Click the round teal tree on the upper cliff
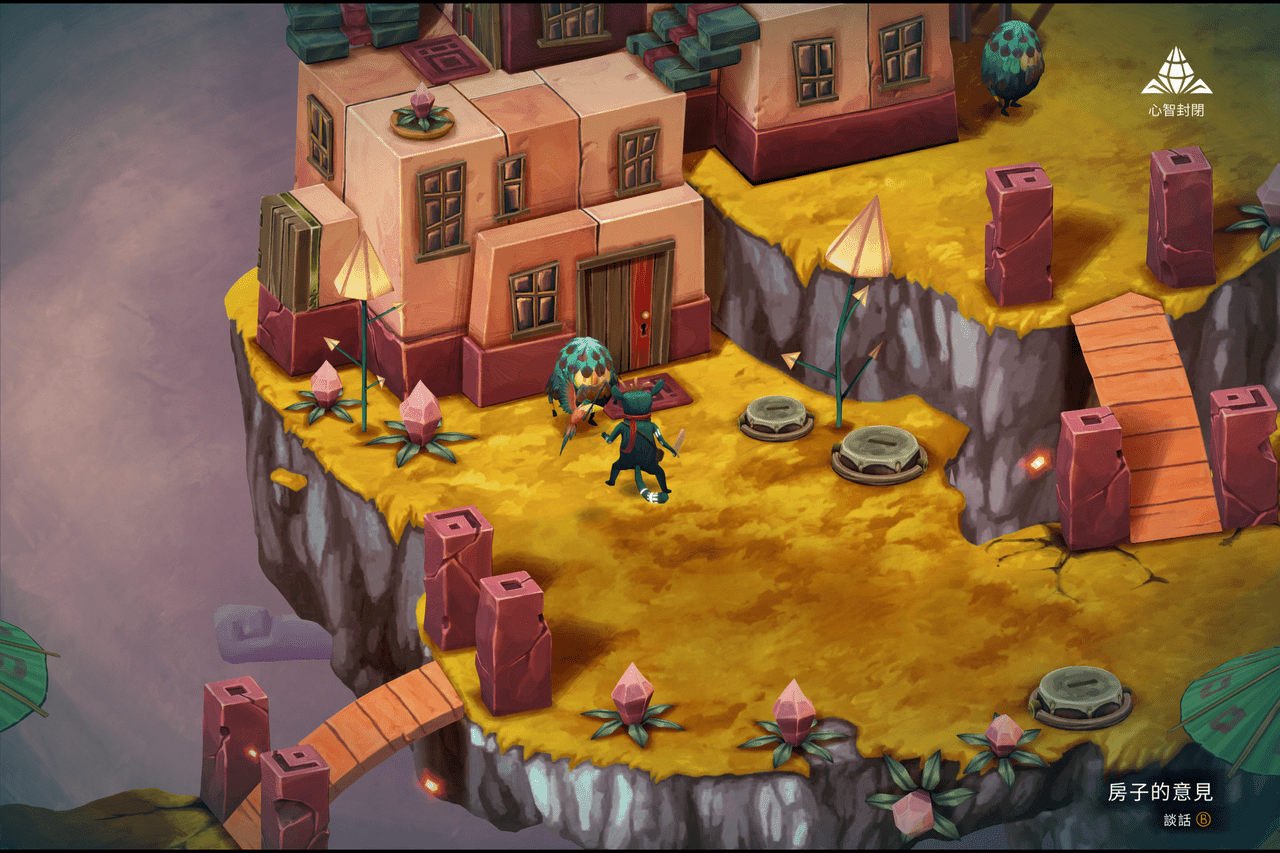Image resolution: width=1280 pixels, height=853 pixels. click(x=1013, y=65)
